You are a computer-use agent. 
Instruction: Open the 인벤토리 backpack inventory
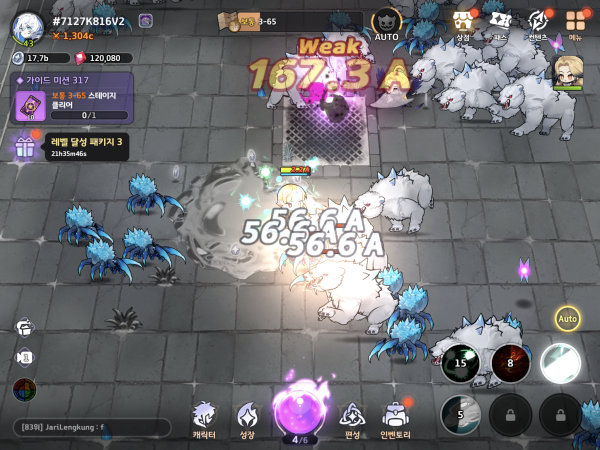pyautogui.click(x=398, y=420)
